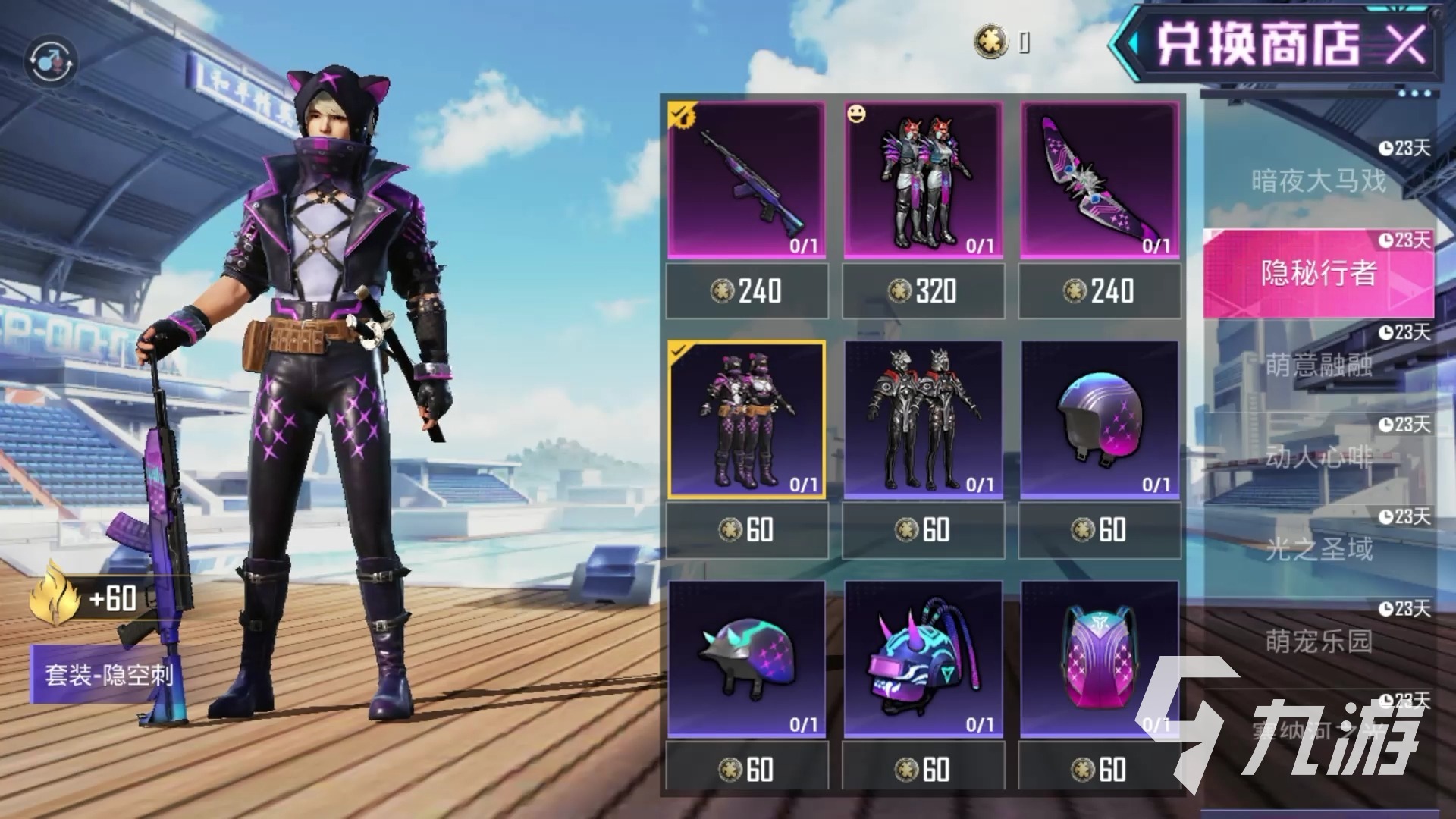Viewport: 1456px width, 819px height.
Task: Buy the rifle skin for 240 tokens
Action: coord(746,291)
